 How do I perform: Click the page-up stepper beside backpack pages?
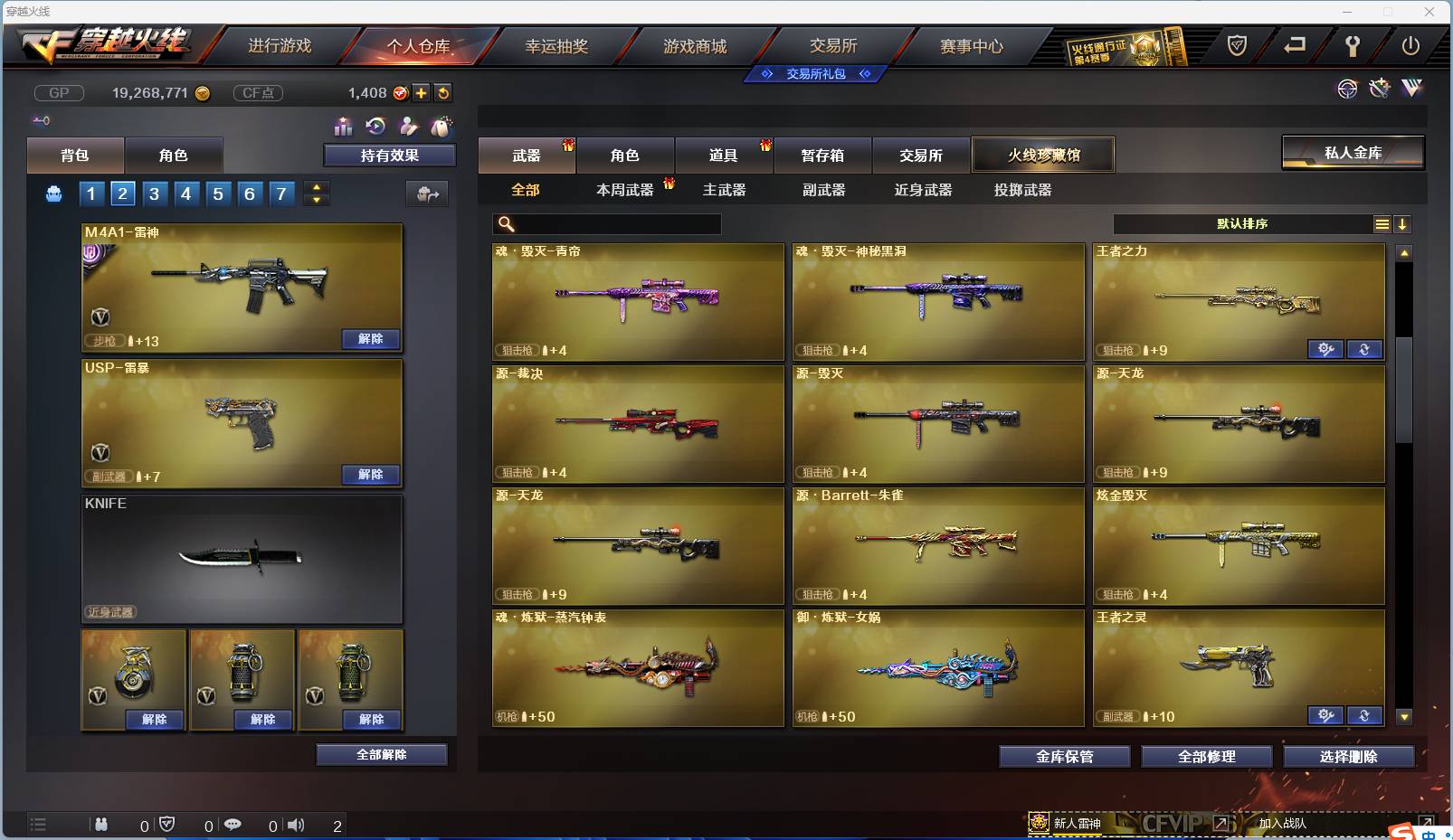pos(315,187)
